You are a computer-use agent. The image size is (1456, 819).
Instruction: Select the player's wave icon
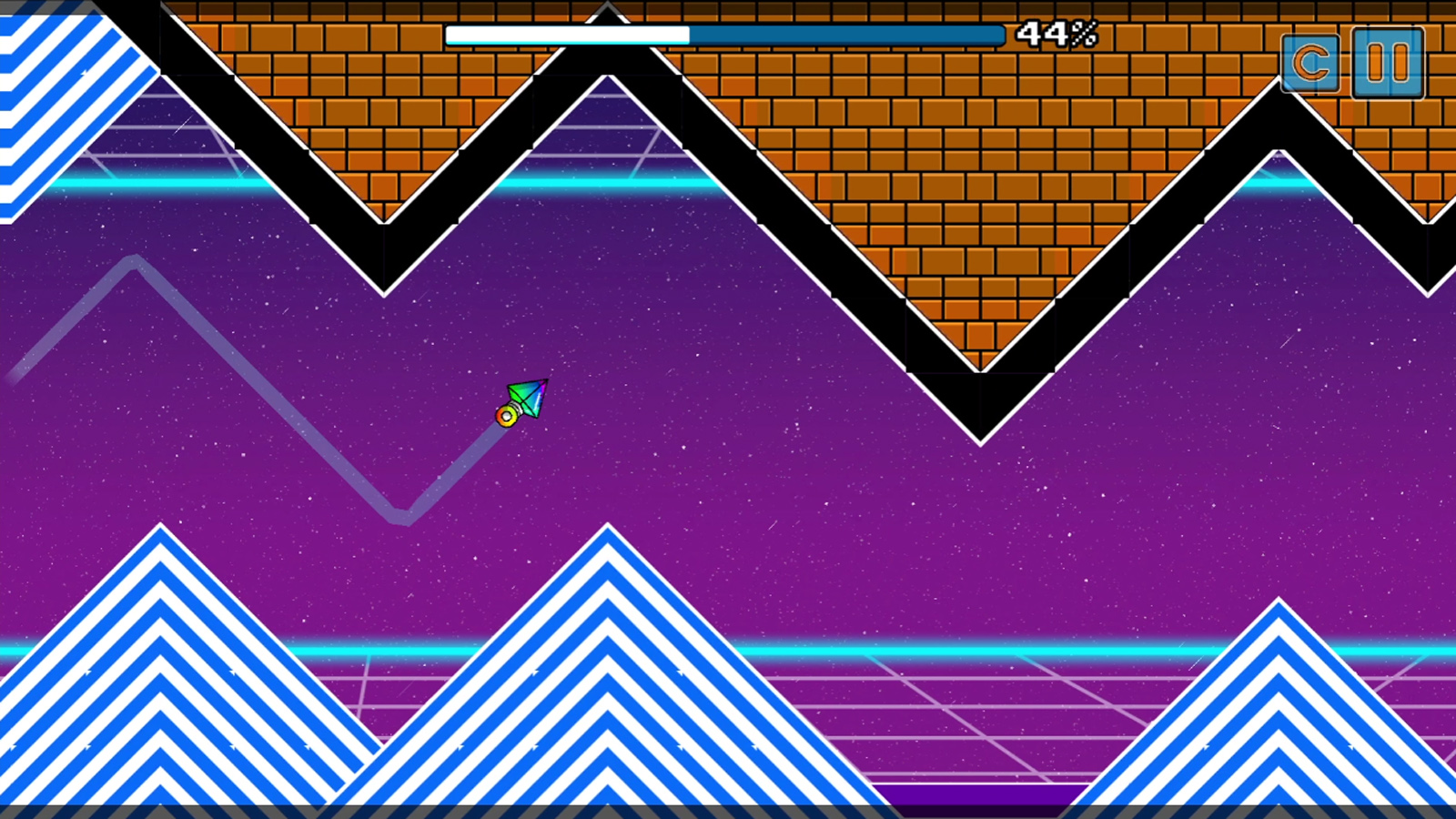[x=526, y=401]
